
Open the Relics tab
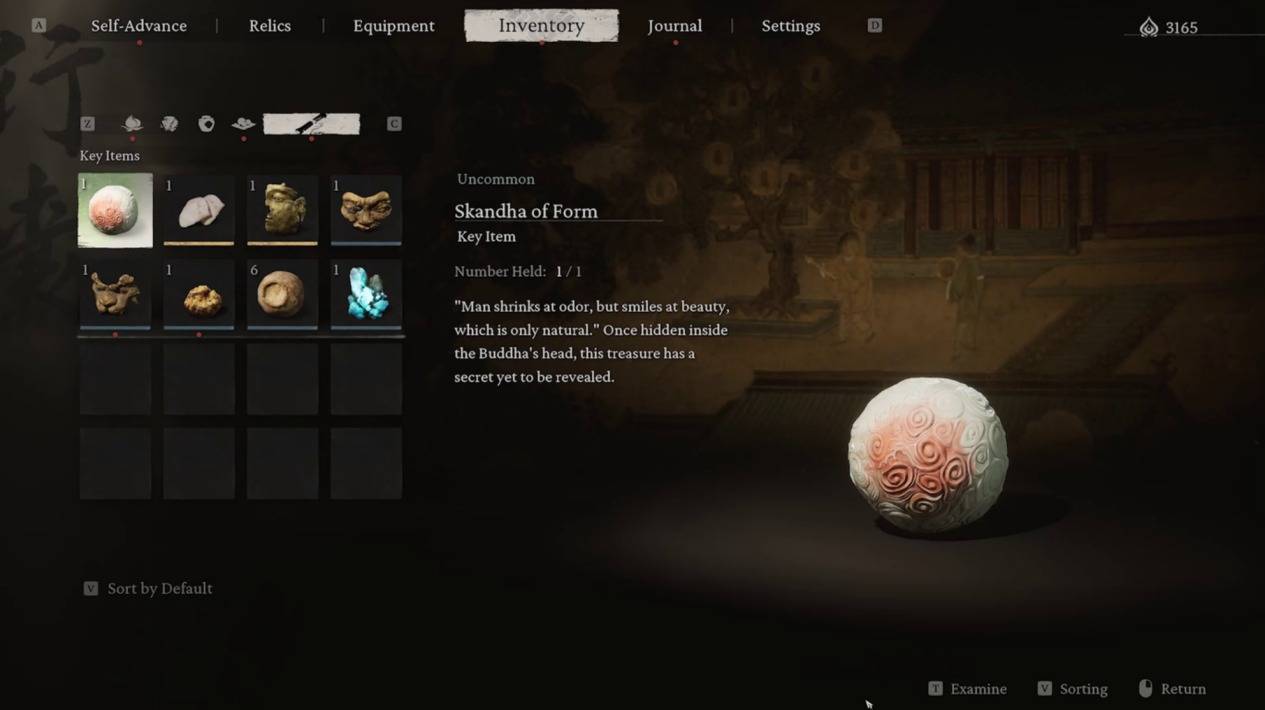click(x=270, y=26)
